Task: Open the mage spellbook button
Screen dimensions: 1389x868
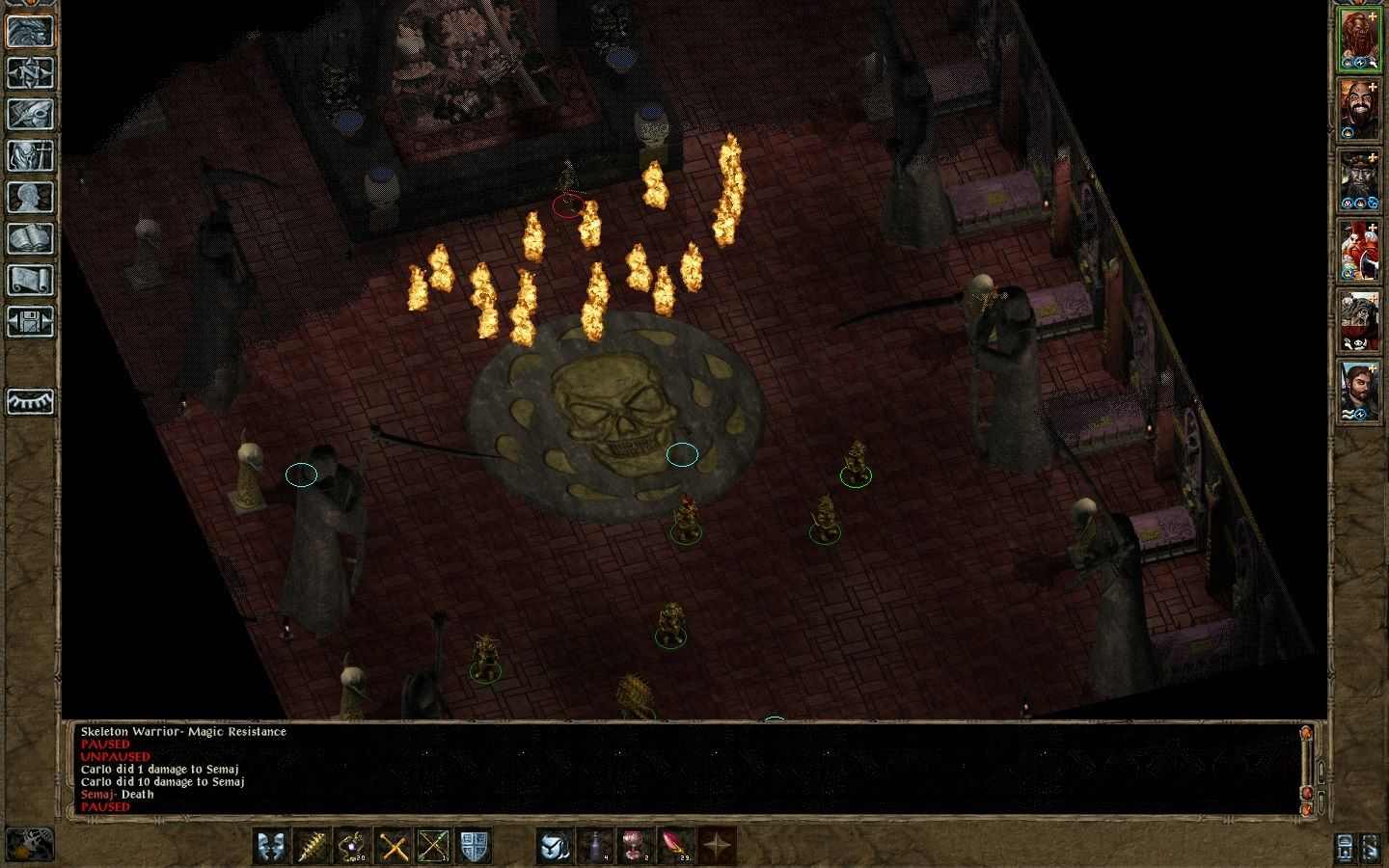Action: point(30,238)
